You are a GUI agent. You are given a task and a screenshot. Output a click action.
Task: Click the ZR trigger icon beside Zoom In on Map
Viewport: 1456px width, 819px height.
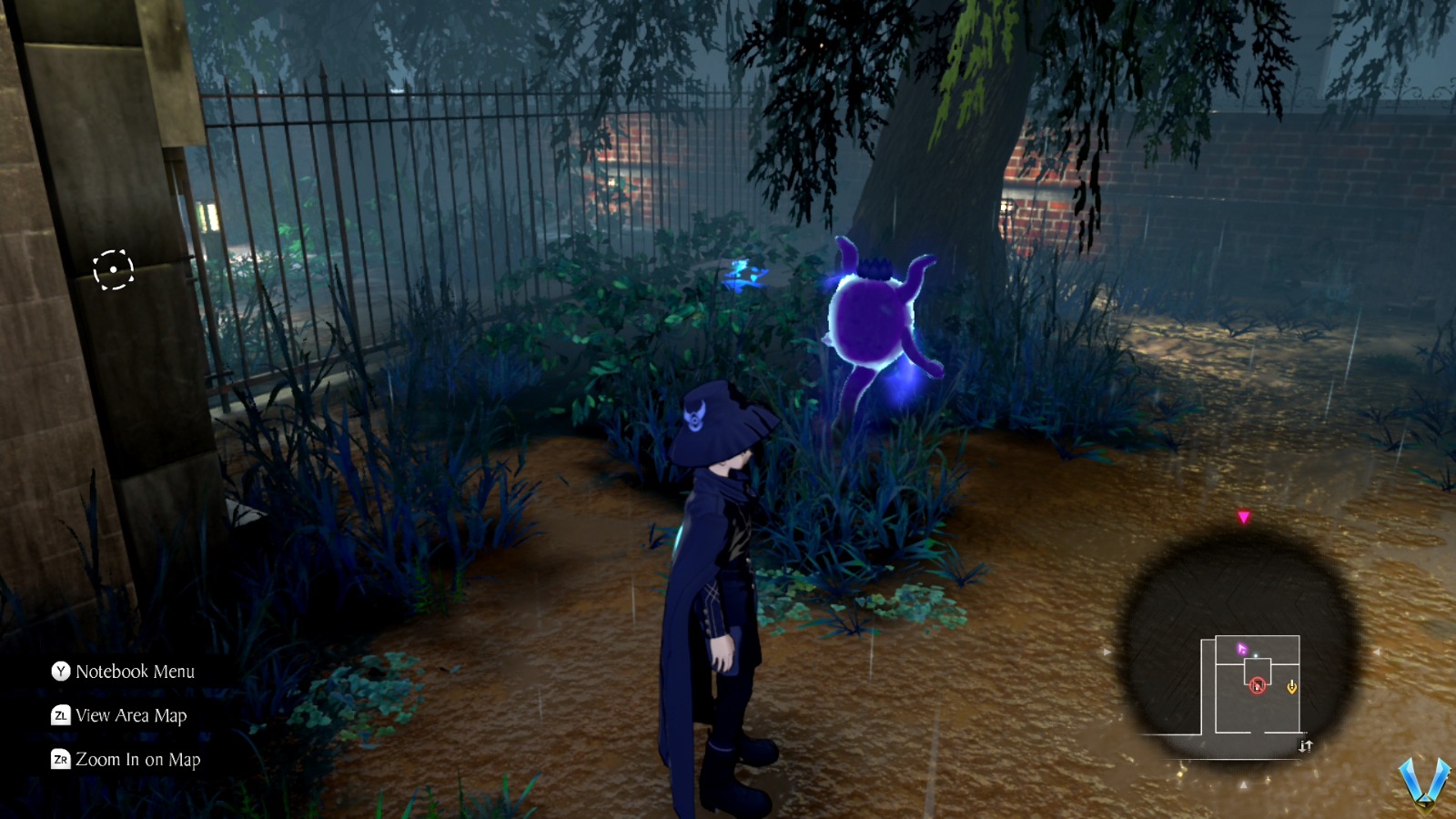[60, 759]
